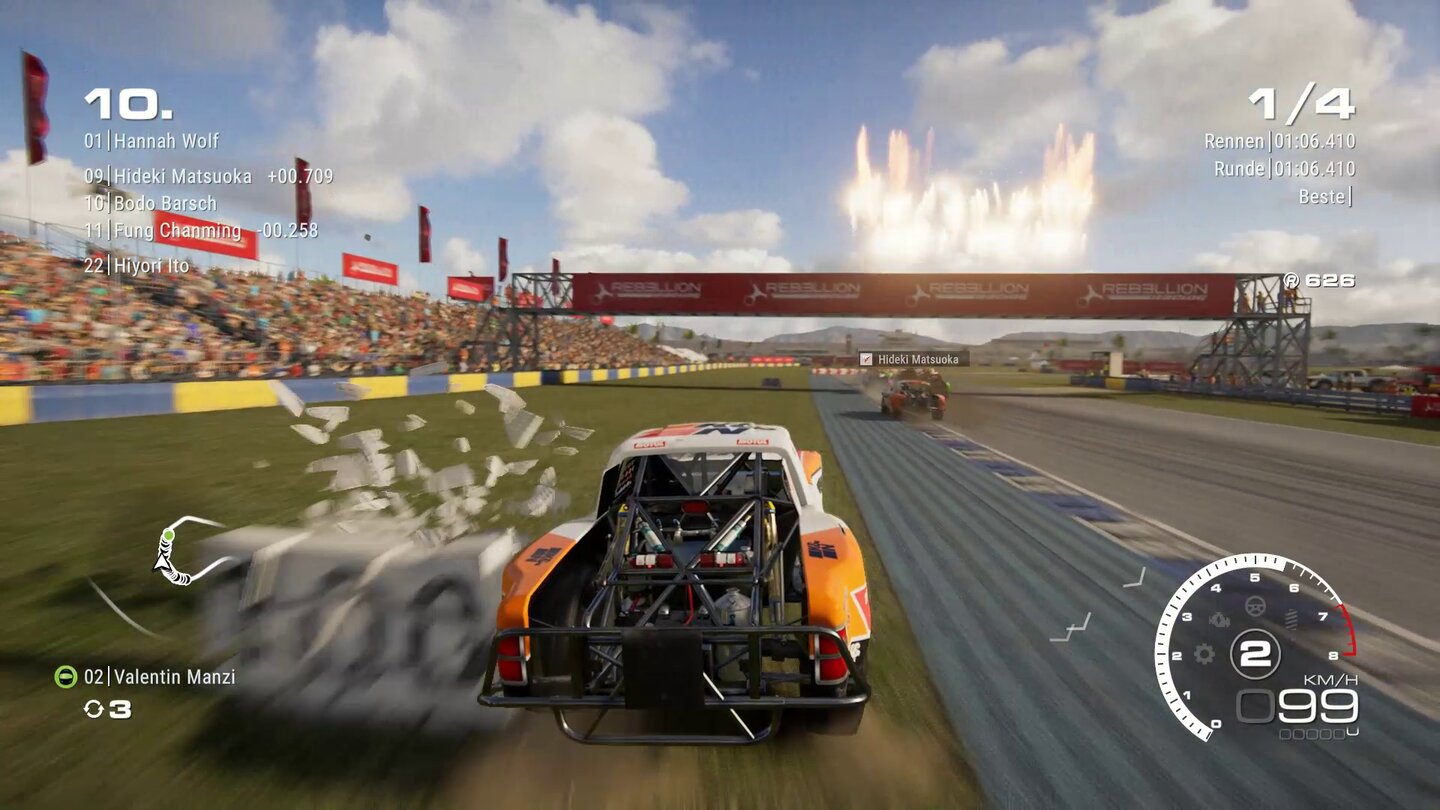Click the engine warning icon in the tachometer
This screenshot has width=1440, height=810.
[x=1219, y=620]
